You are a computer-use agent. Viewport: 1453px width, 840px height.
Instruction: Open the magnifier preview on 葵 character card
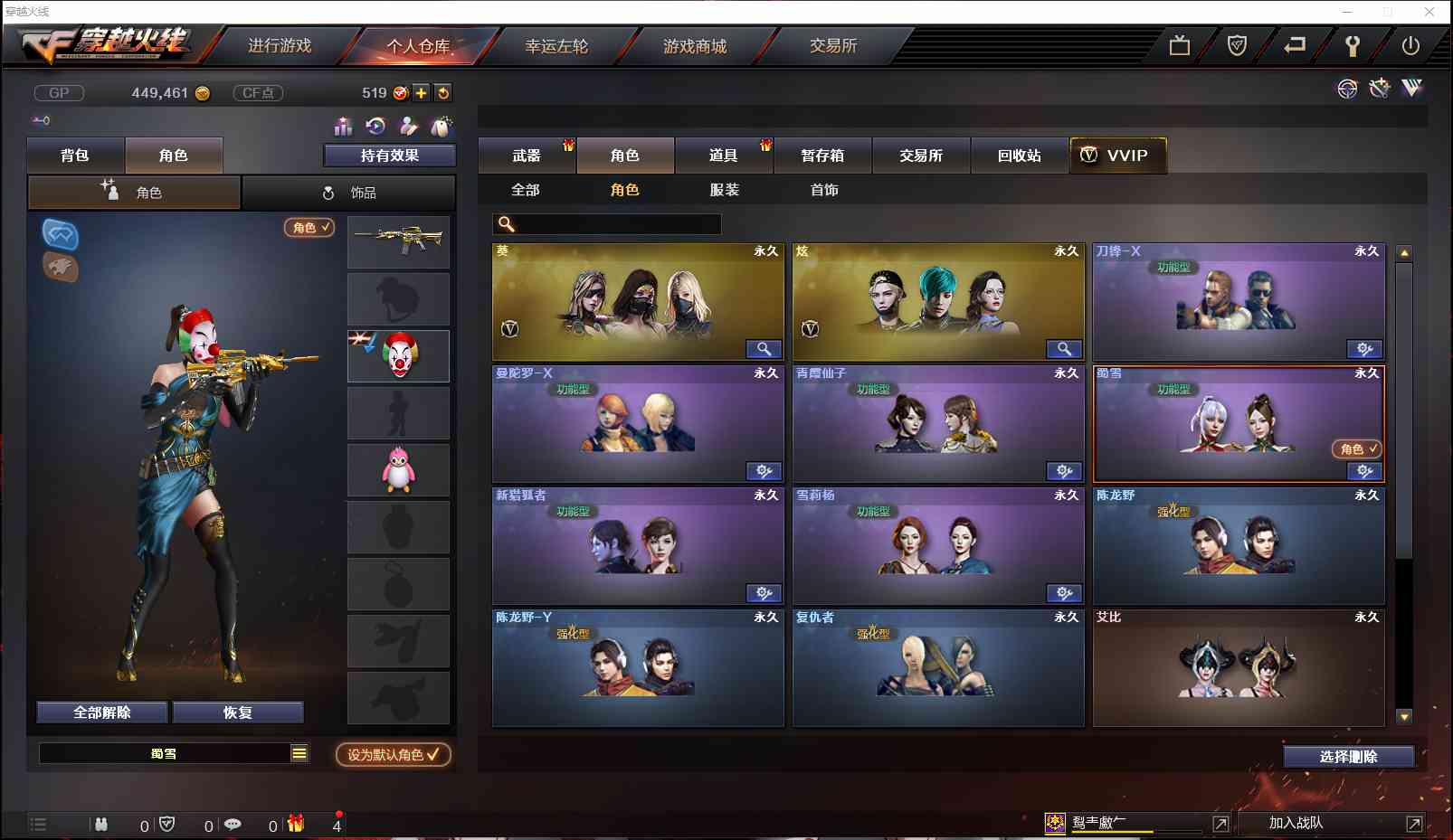764,349
